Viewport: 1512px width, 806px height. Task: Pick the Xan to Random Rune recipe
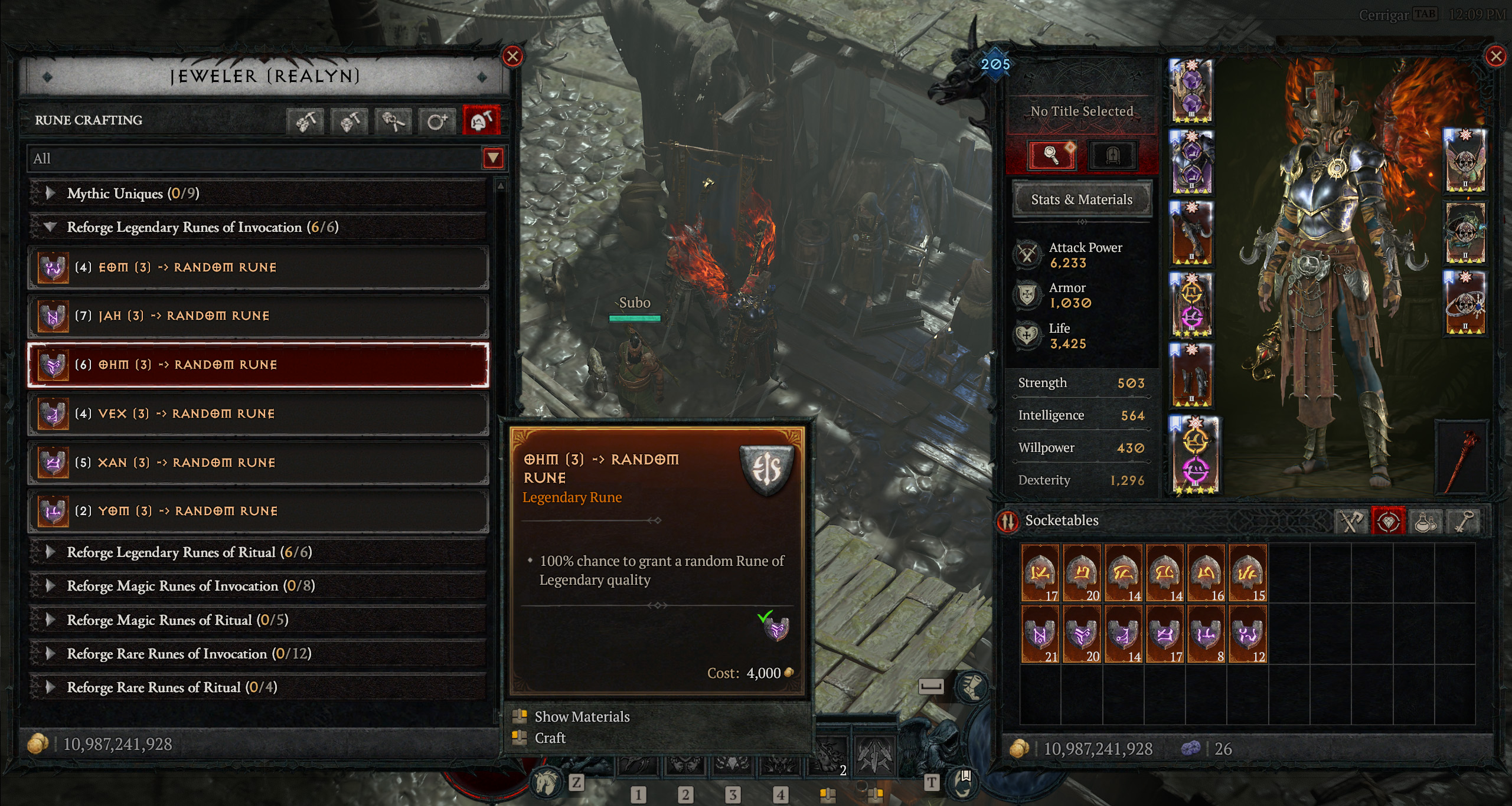[258, 463]
